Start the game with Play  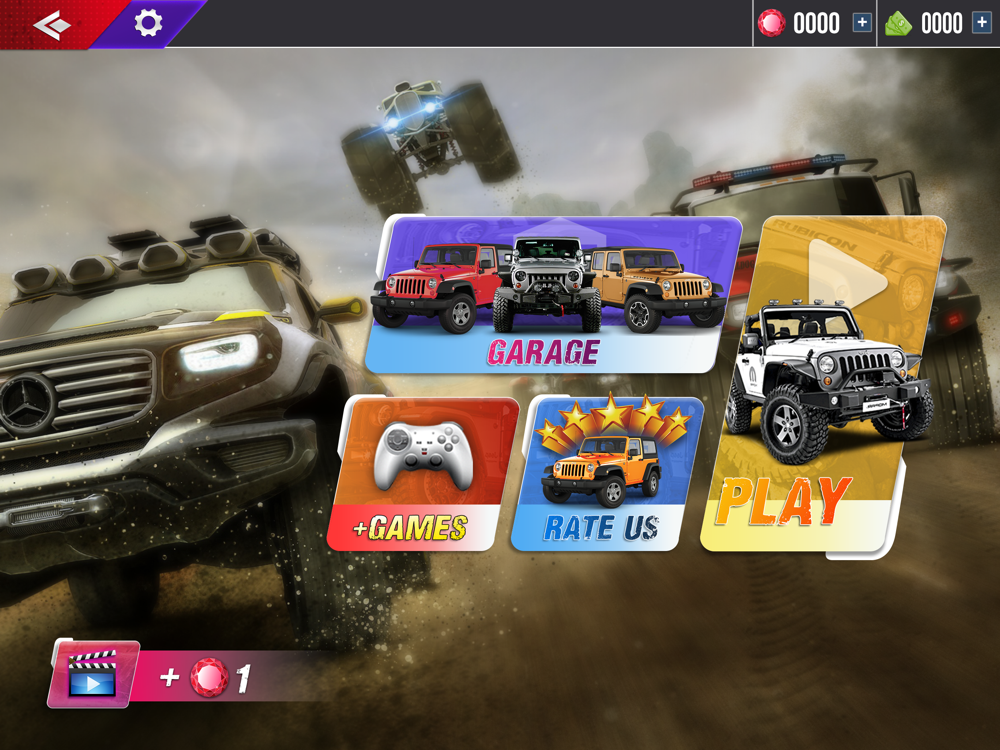tap(820, 385)
